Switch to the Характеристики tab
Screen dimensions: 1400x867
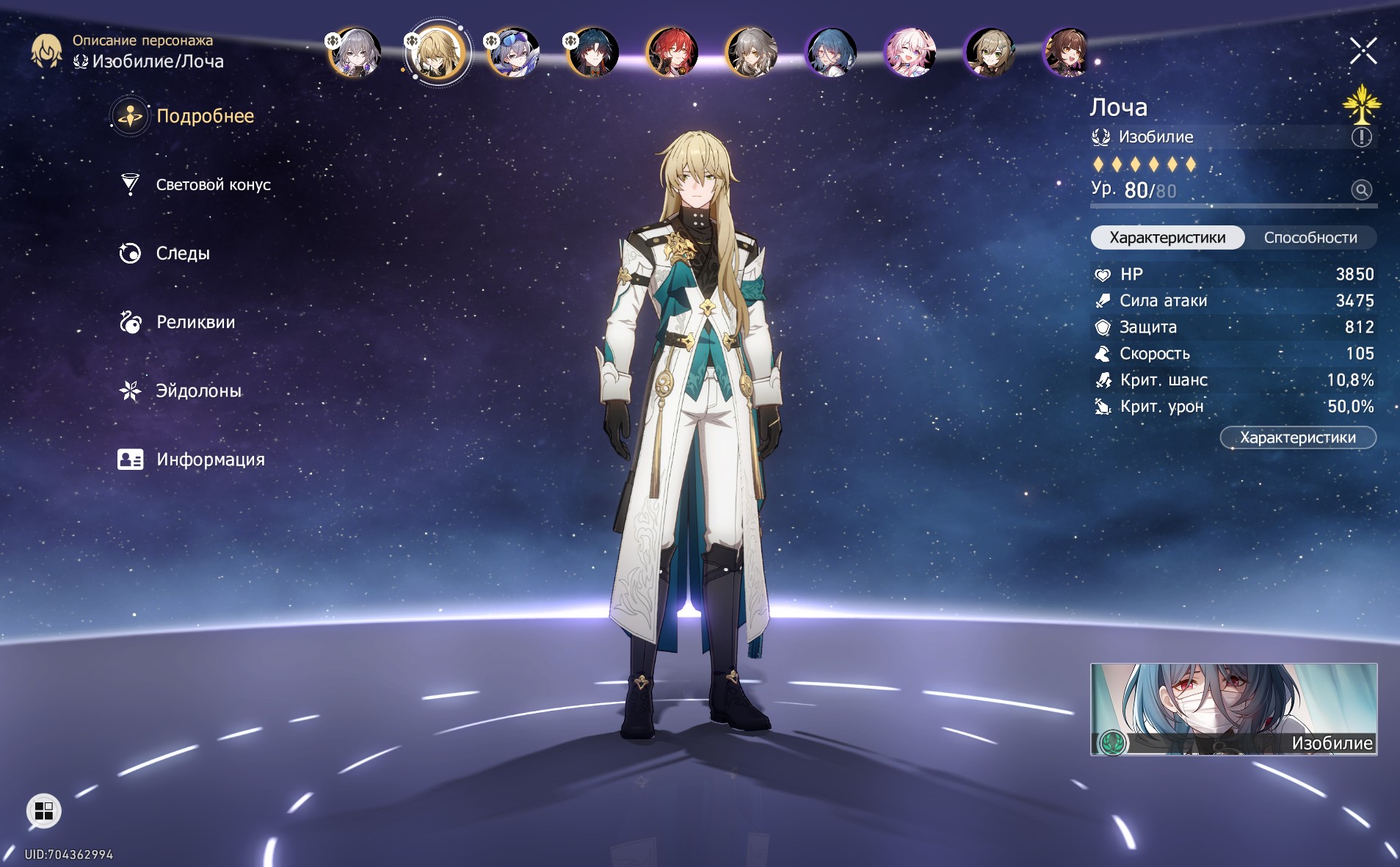click(1167, 238)
